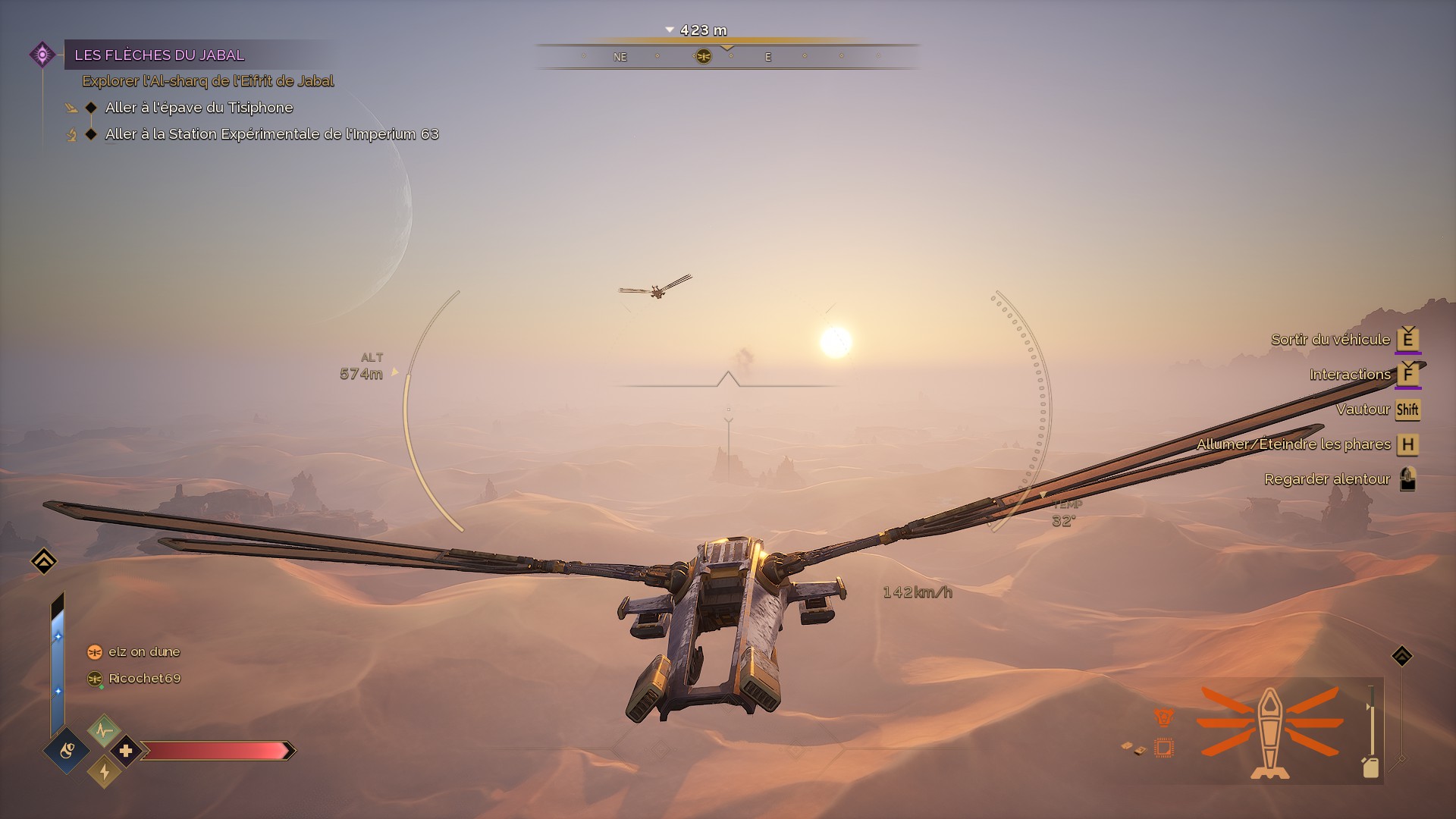Click the lightning bolt stamina icon
1456x819 pixels.
tap(104, 772)
